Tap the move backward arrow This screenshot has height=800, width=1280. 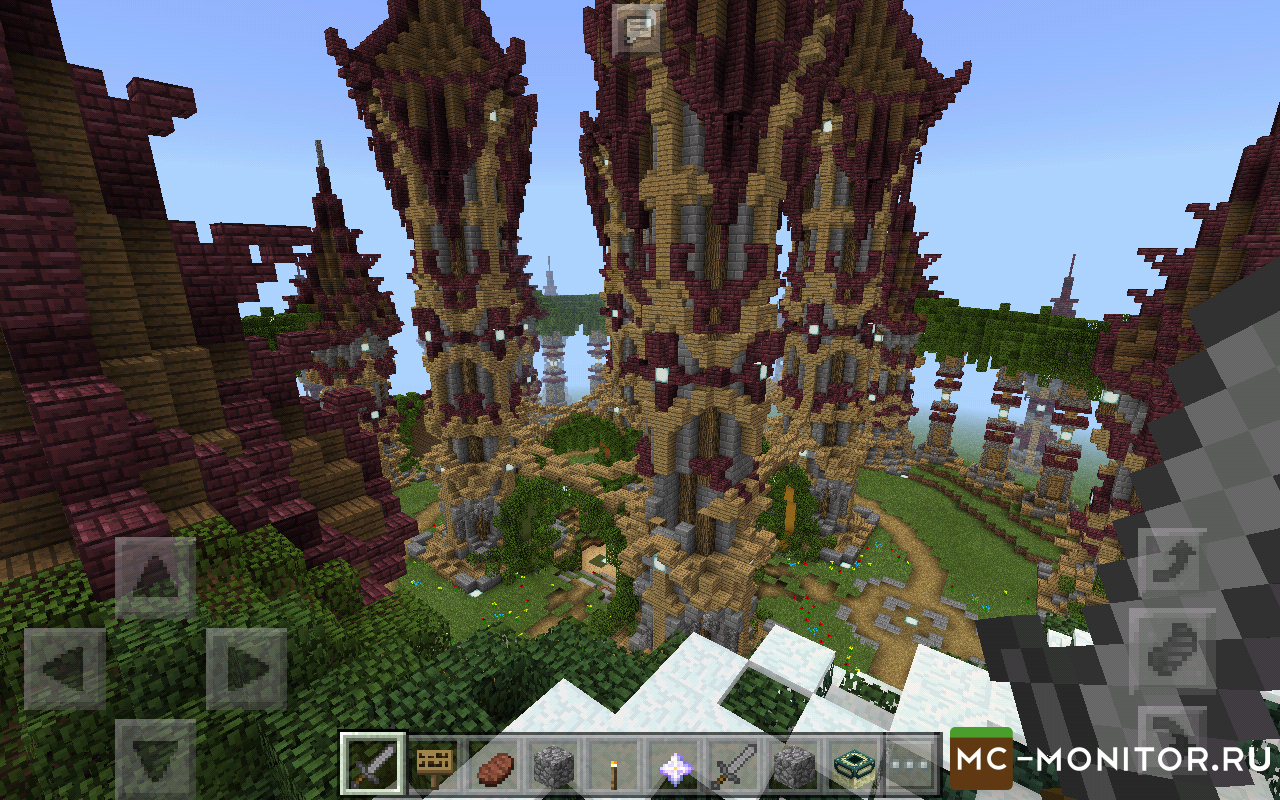[x=155, y=758]
